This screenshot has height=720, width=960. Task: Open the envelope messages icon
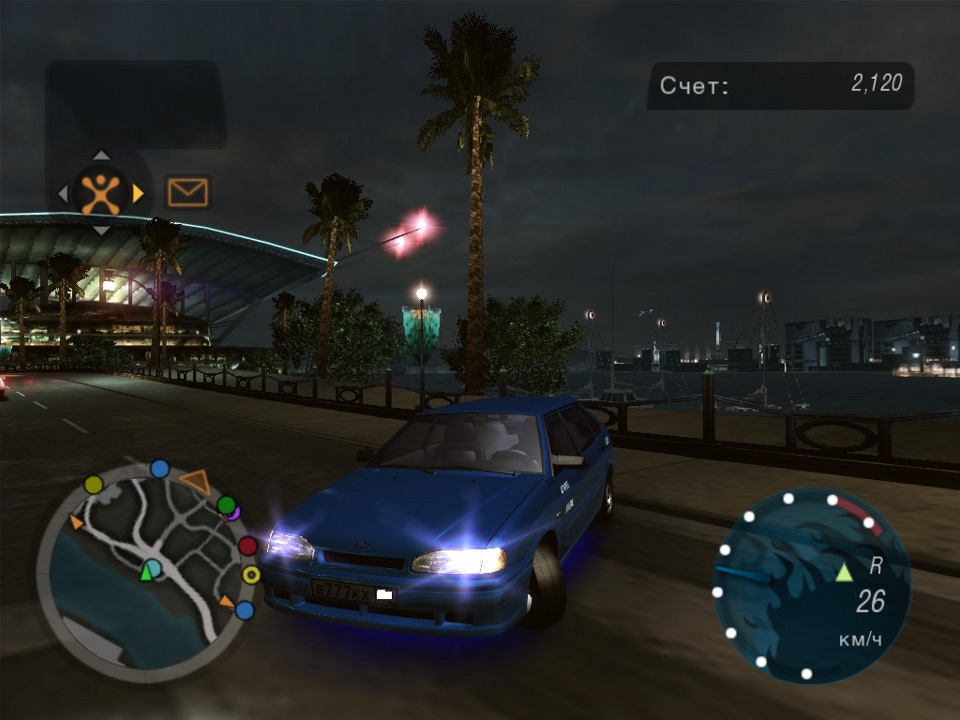coord(188,192)
